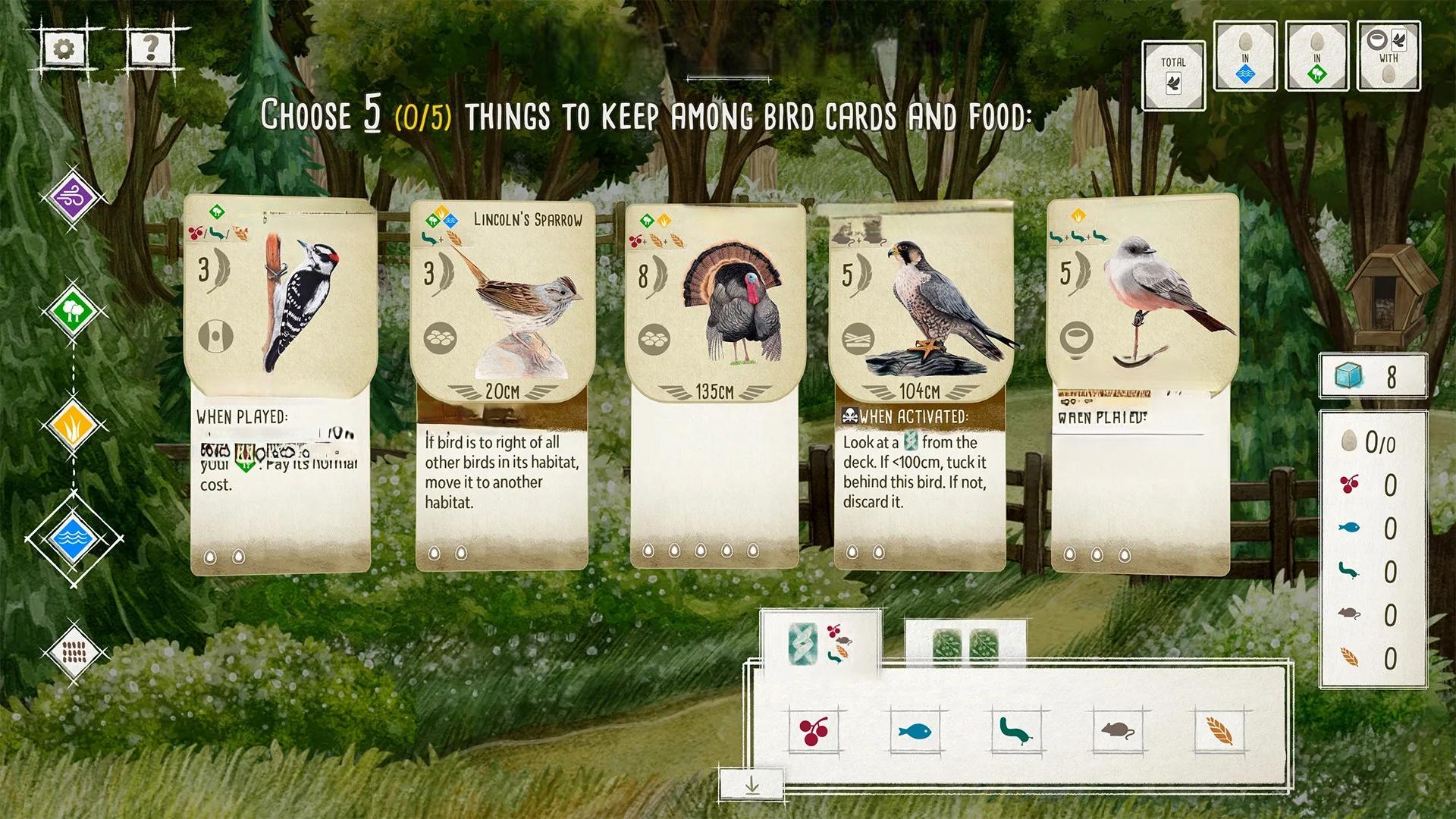The image size is (1456, 819).
Task: Show the forest habitat row
Action: [73, 311]
